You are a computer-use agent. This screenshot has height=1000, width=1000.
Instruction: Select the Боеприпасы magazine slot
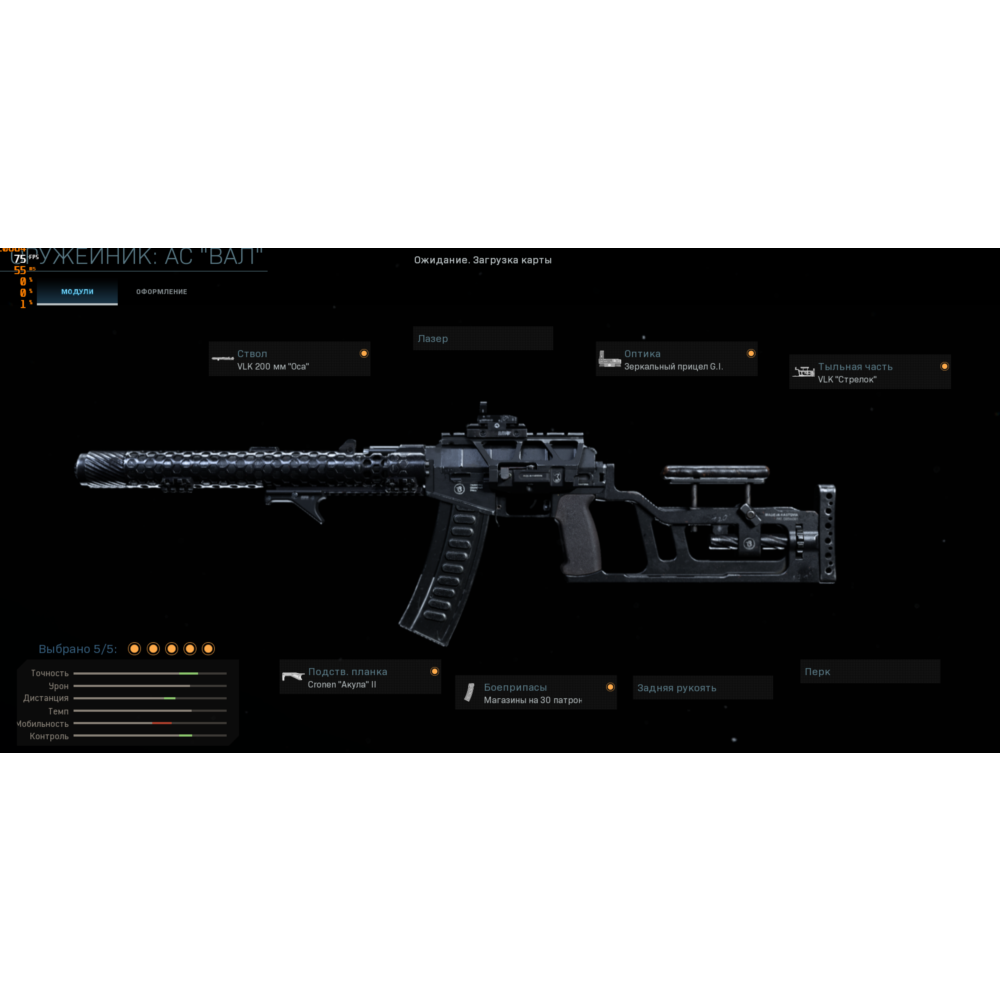536,693
